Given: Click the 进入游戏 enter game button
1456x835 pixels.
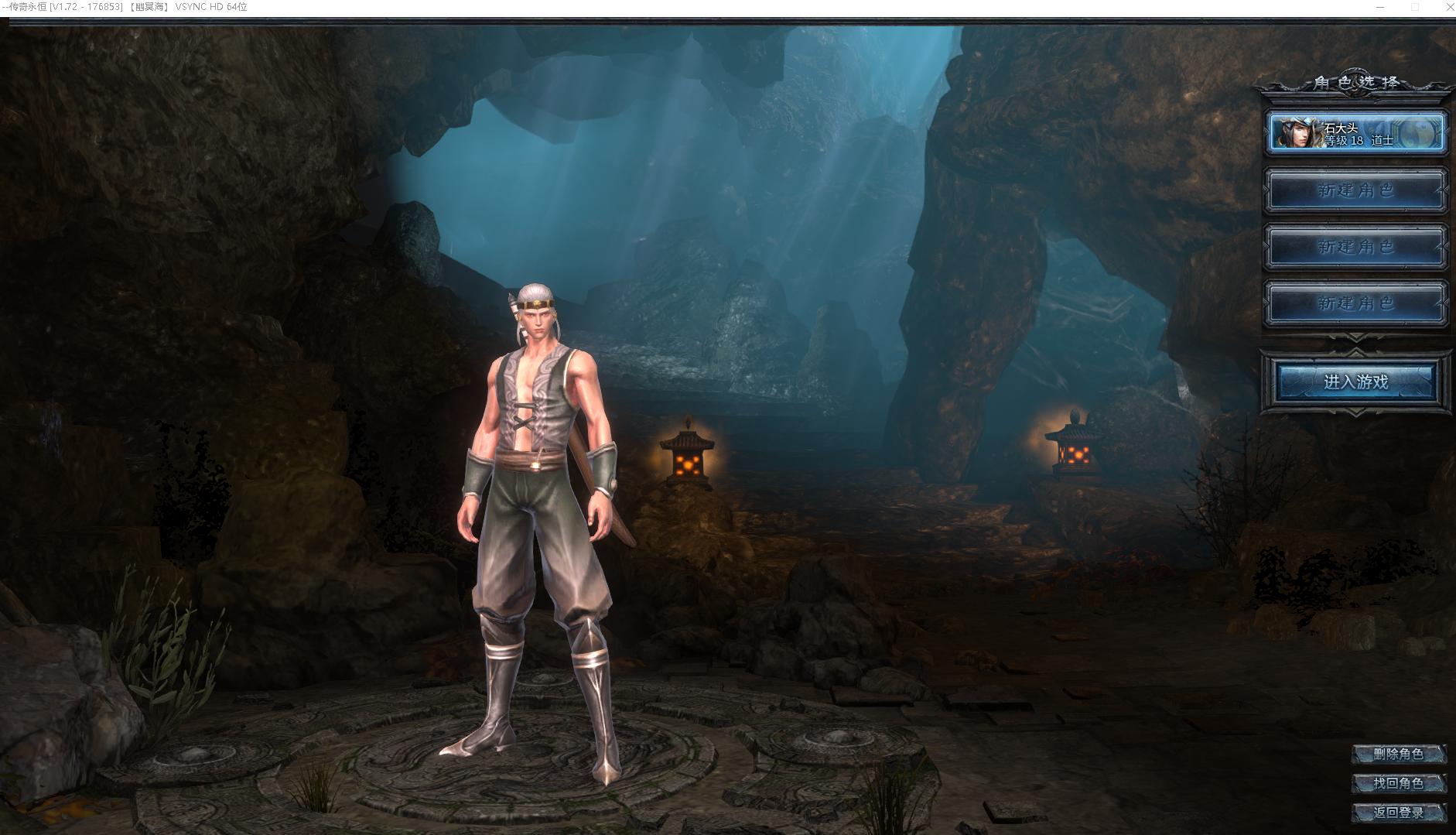Looking at the screenshot, I should coord(1356,382).
